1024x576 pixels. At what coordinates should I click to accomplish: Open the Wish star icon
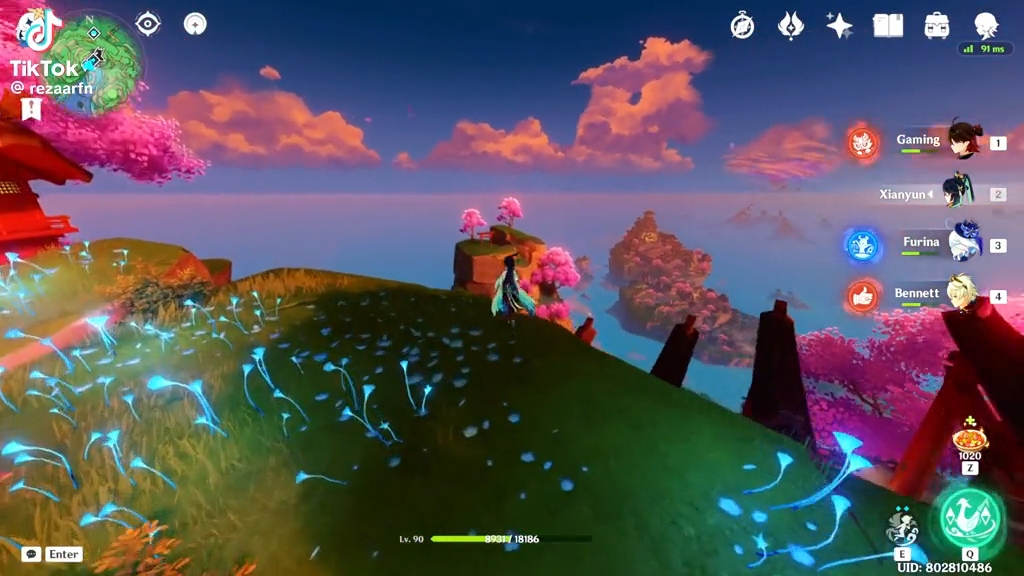[839, 26]
